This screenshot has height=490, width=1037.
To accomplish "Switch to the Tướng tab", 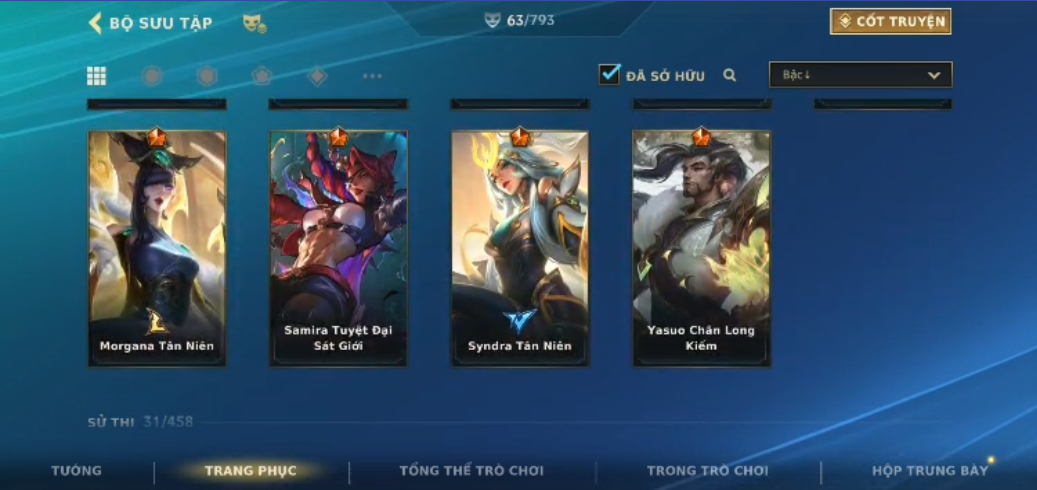I will [77, 471].
